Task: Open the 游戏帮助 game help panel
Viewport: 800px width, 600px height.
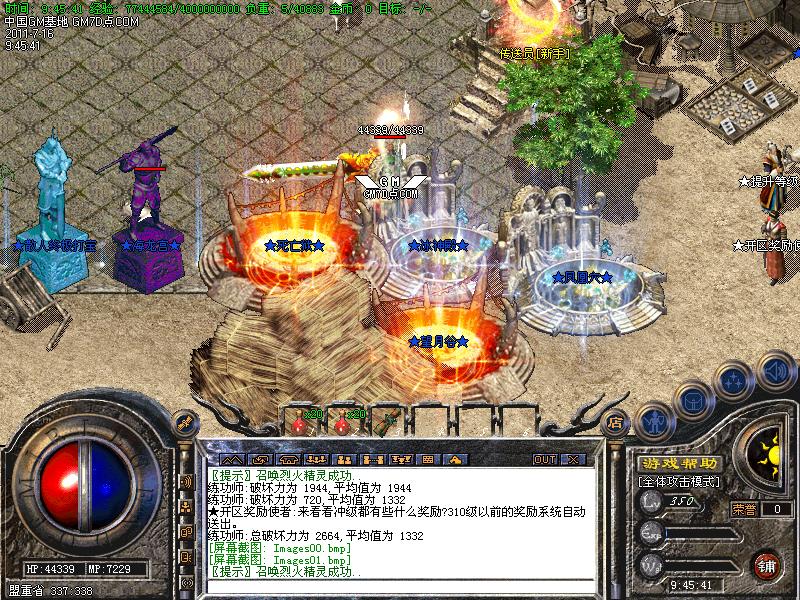Action: click(679, 463)
